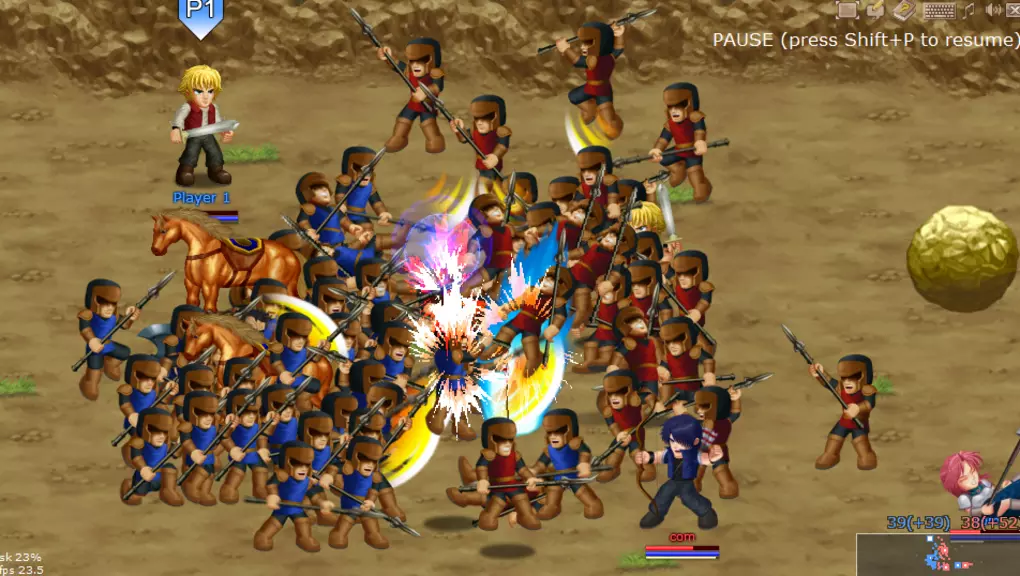
Task: Click the battlefield minimap
Action: pos(937,554)
